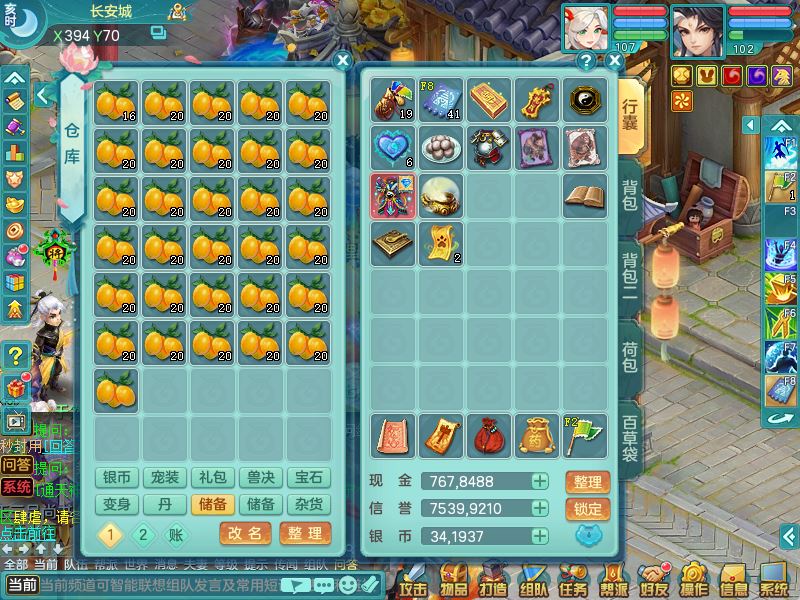The image size is (800, 600).
Task: Select the yin-yang bagua item
Action: (585, 100)
